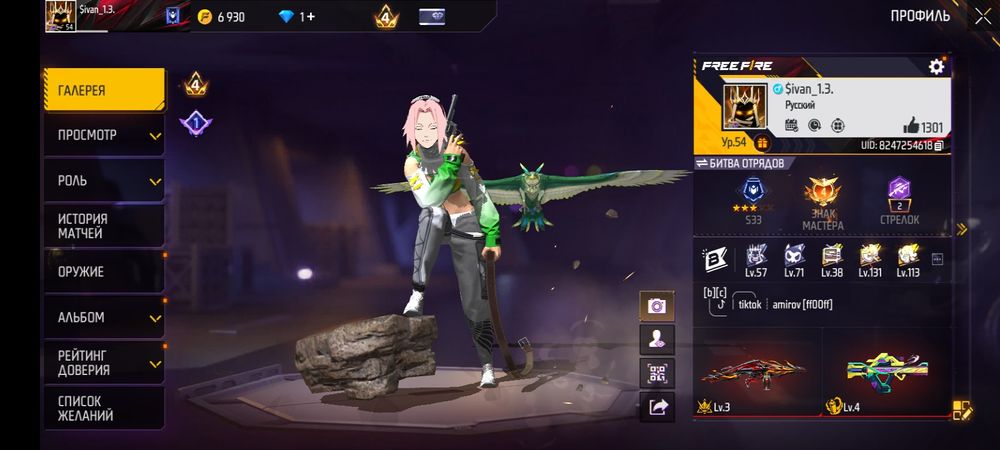1000x450 pixels.
Task: Close the profile screen
Action: tap(983, 16)
